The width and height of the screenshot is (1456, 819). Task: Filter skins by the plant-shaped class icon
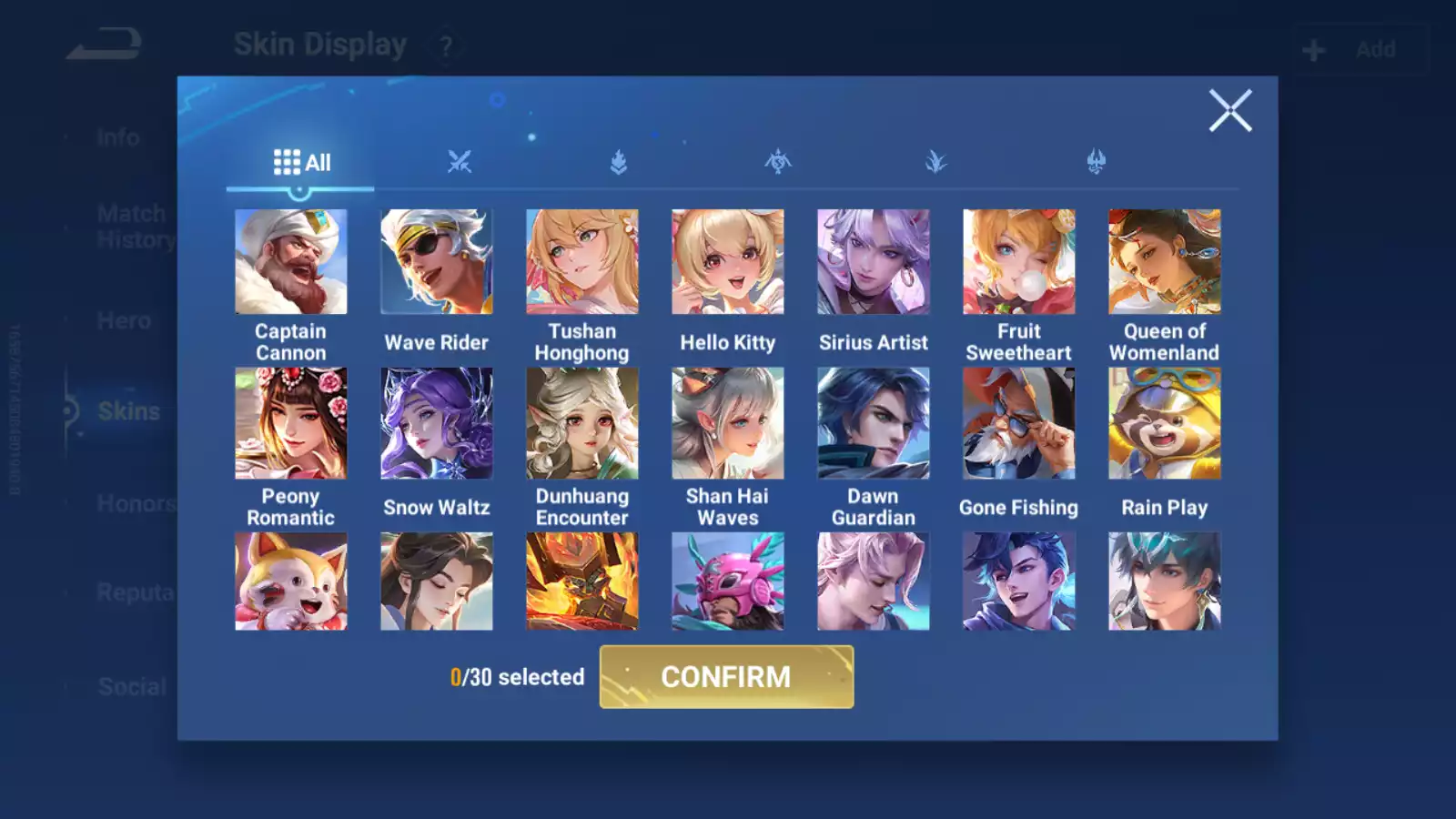tap(937, 159)
